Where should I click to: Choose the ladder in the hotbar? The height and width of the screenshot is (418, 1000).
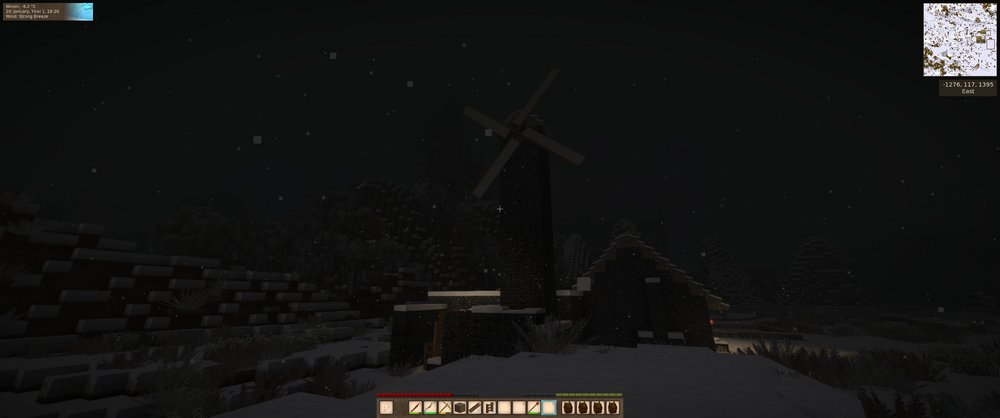tap(490, 407)
